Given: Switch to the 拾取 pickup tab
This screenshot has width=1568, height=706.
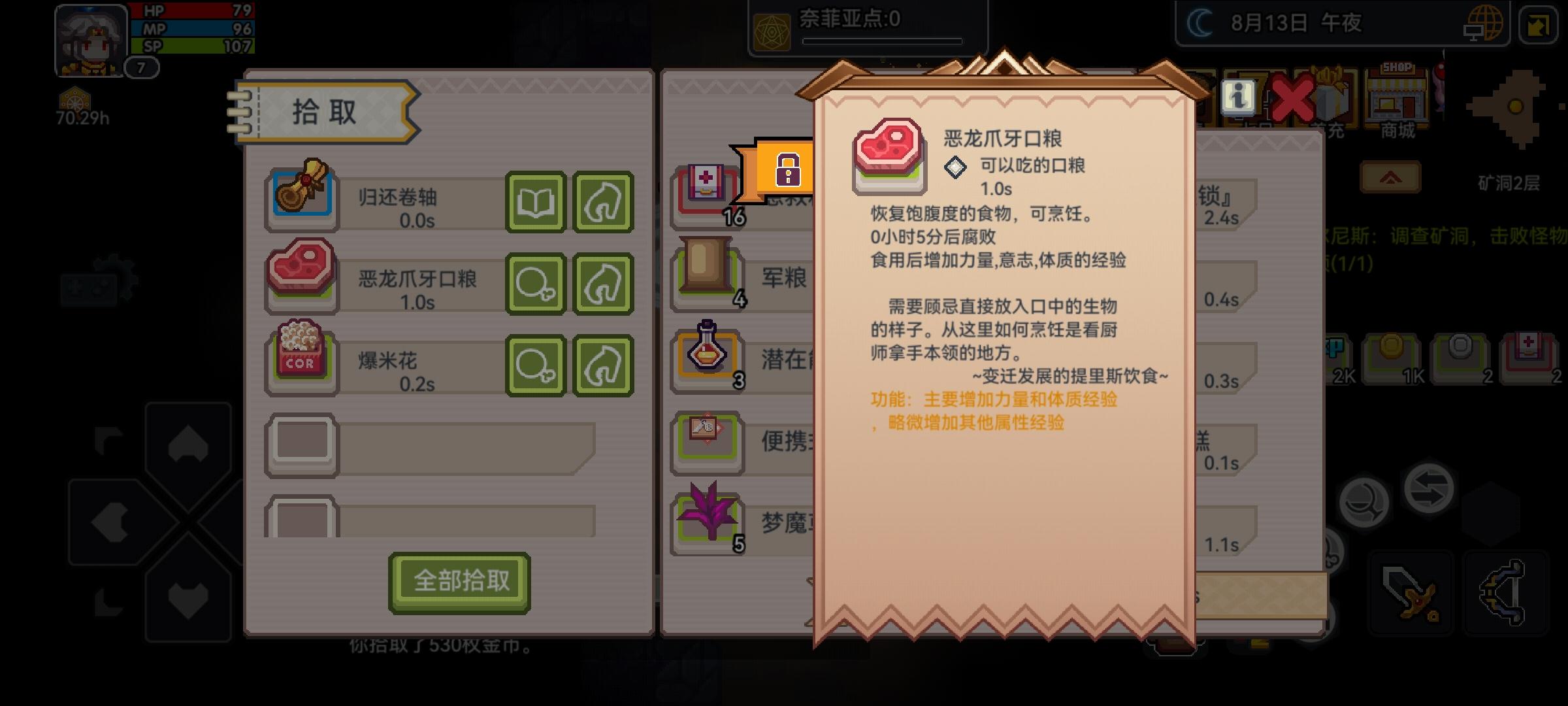Looking at the screenshot, I should pos(323,112).
